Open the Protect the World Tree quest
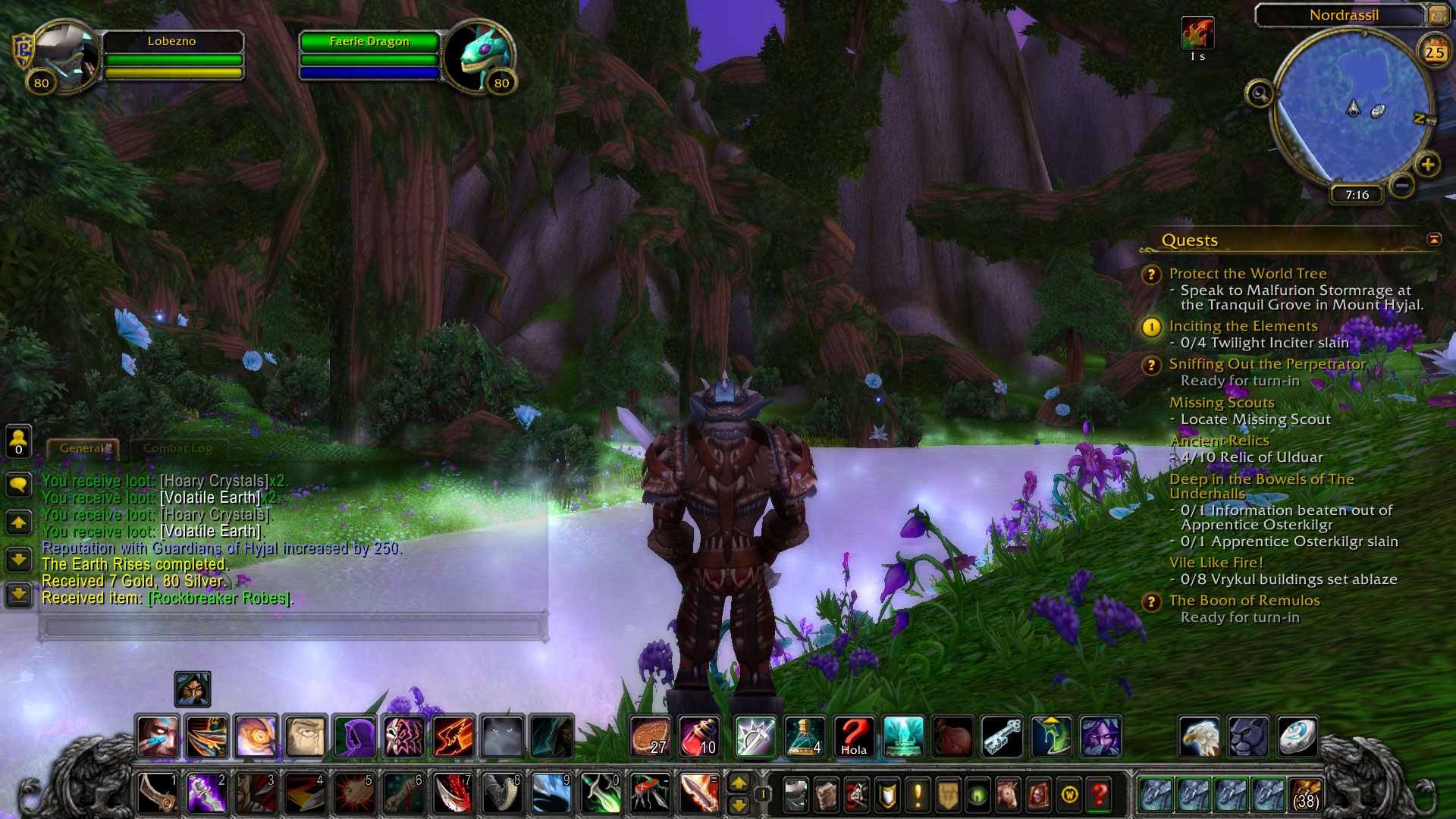Image resolution: width=1456 pixels, height=819 pixels. click(x=1247, y=274)
